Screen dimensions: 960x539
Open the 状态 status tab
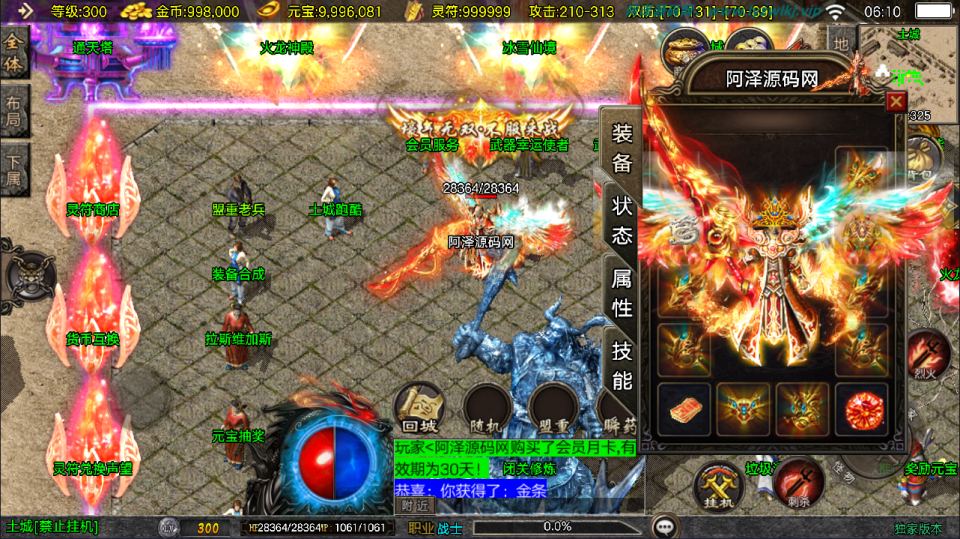point(622,221)
